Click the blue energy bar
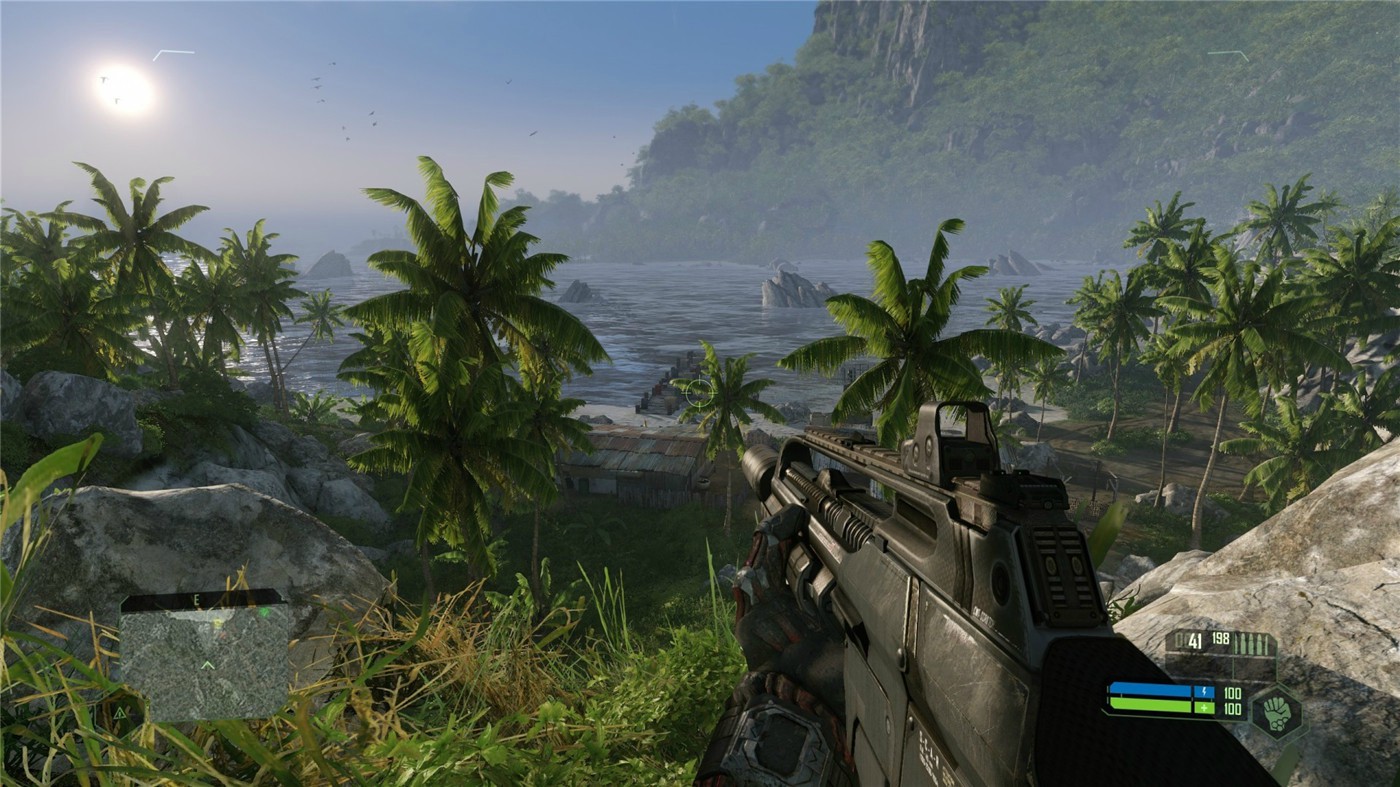This screenshot has height=787, width=1400. tap(1150, 688)
